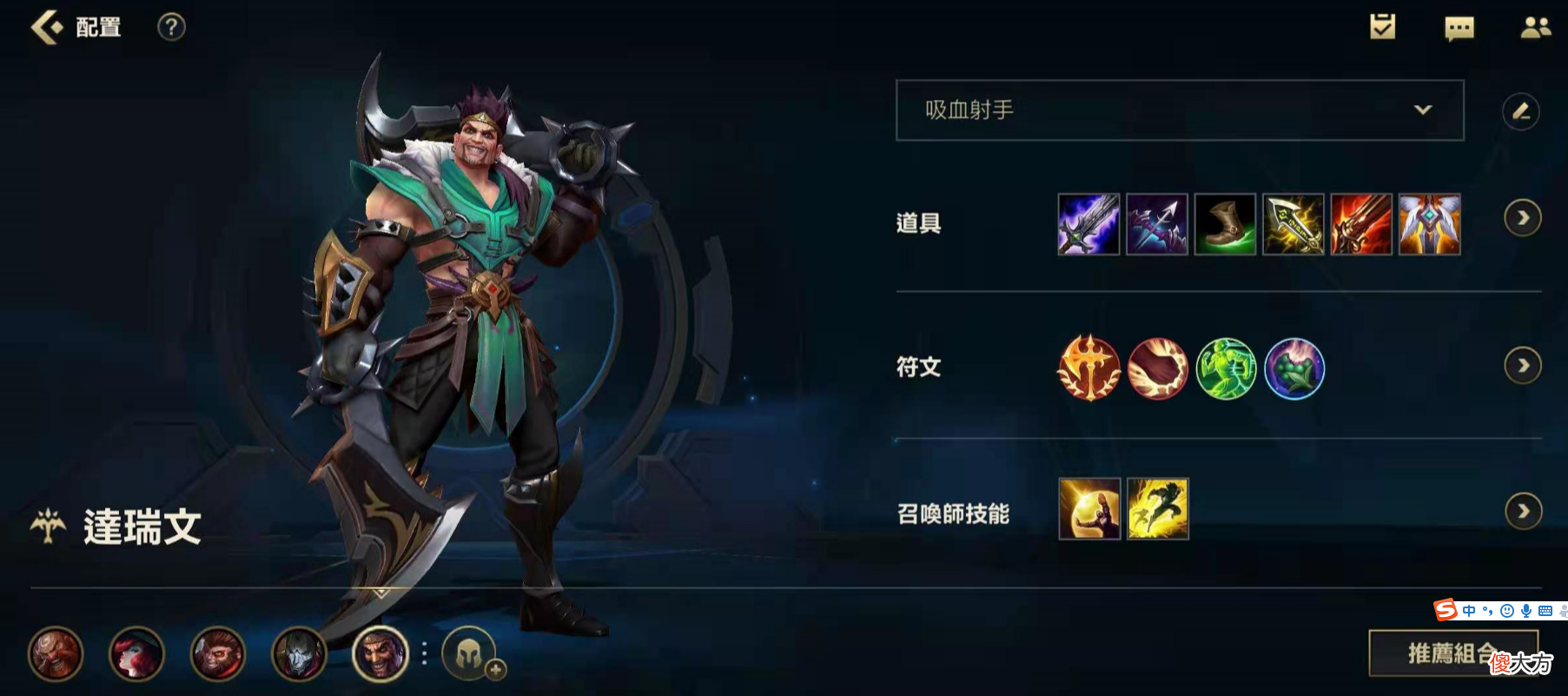This screenshot has height=696, width=1568.
Task: Open the help question mark icon
Action: (x=171, y=27)
